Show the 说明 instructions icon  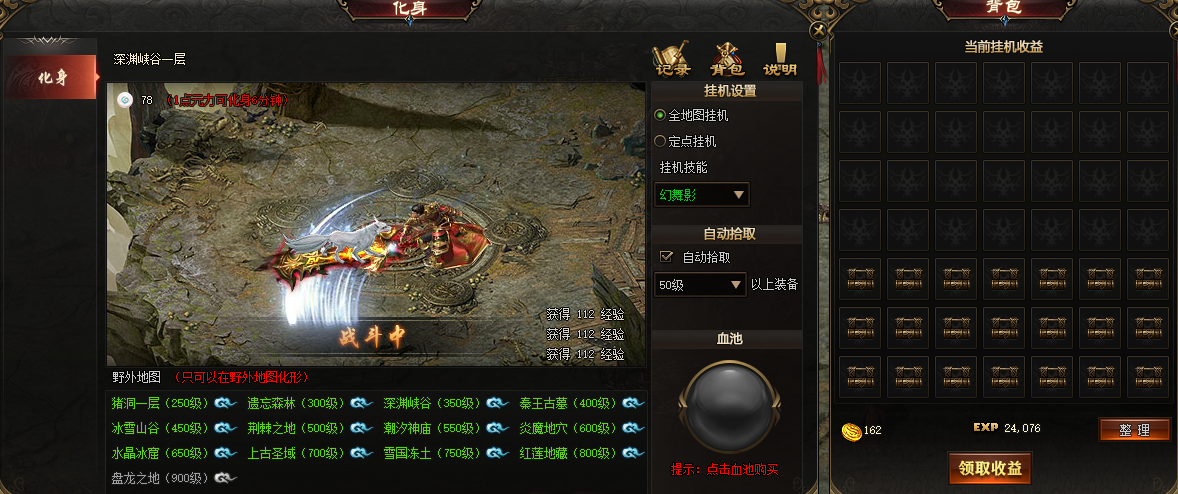780,60
